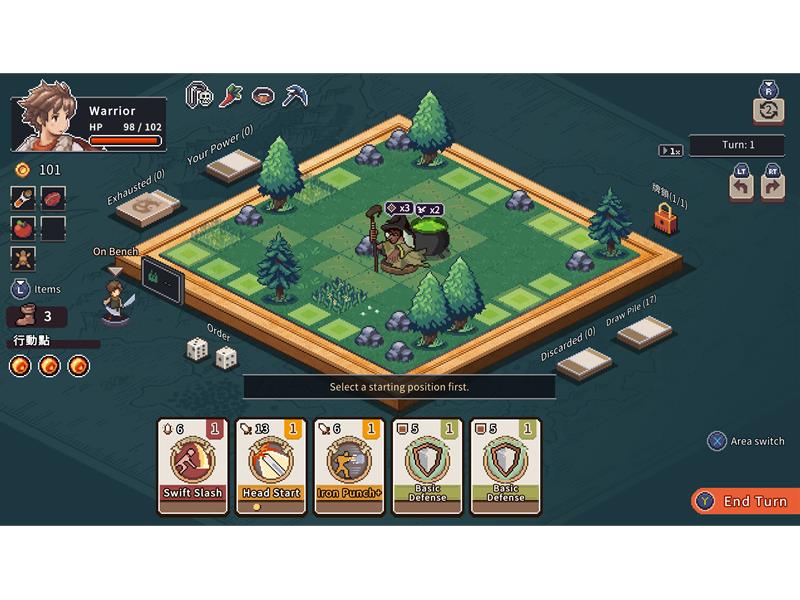
Task: Inspect the chili pepper relic icon
Action: [231, 96]
